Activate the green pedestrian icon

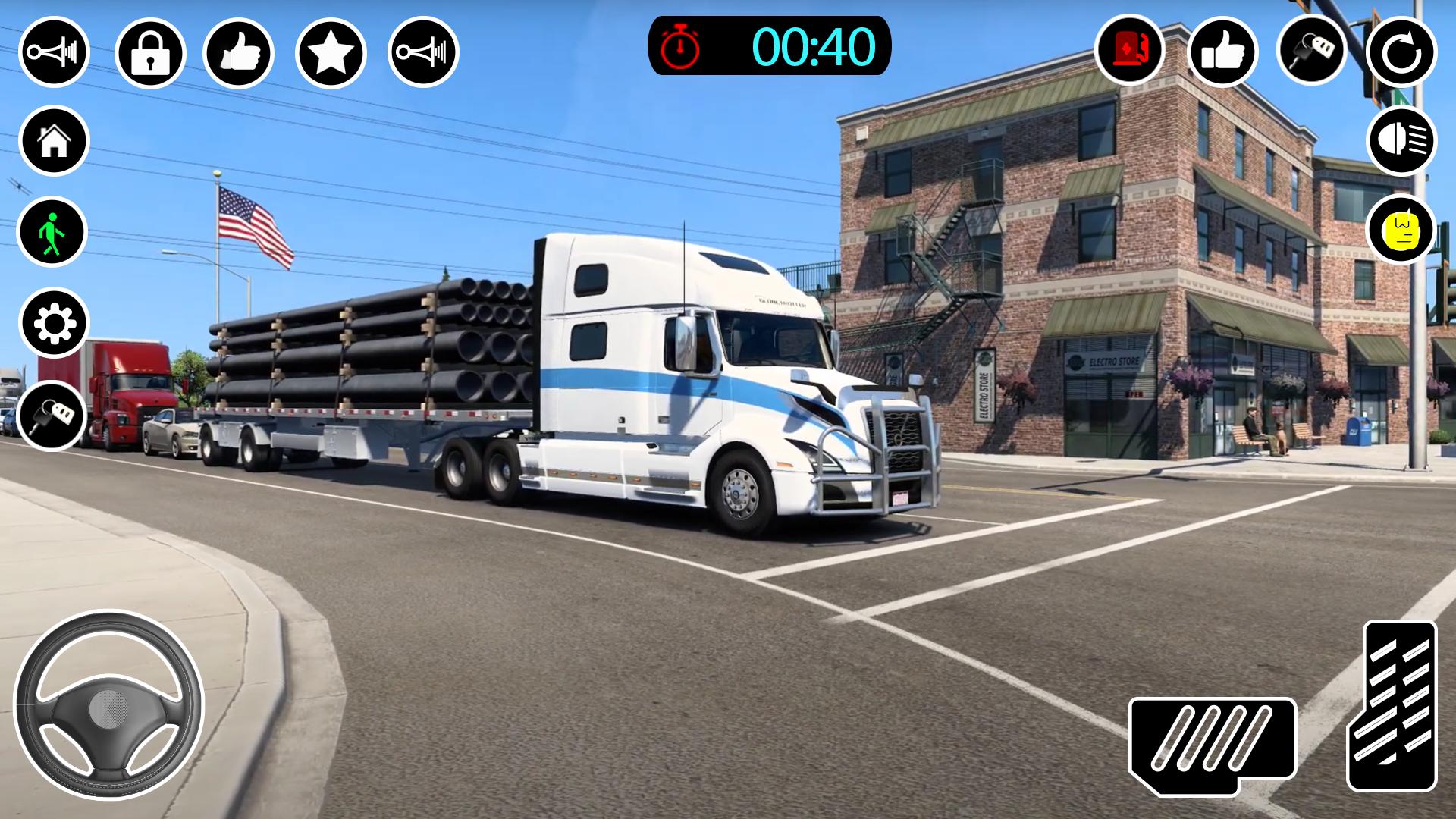coord(52,232)
